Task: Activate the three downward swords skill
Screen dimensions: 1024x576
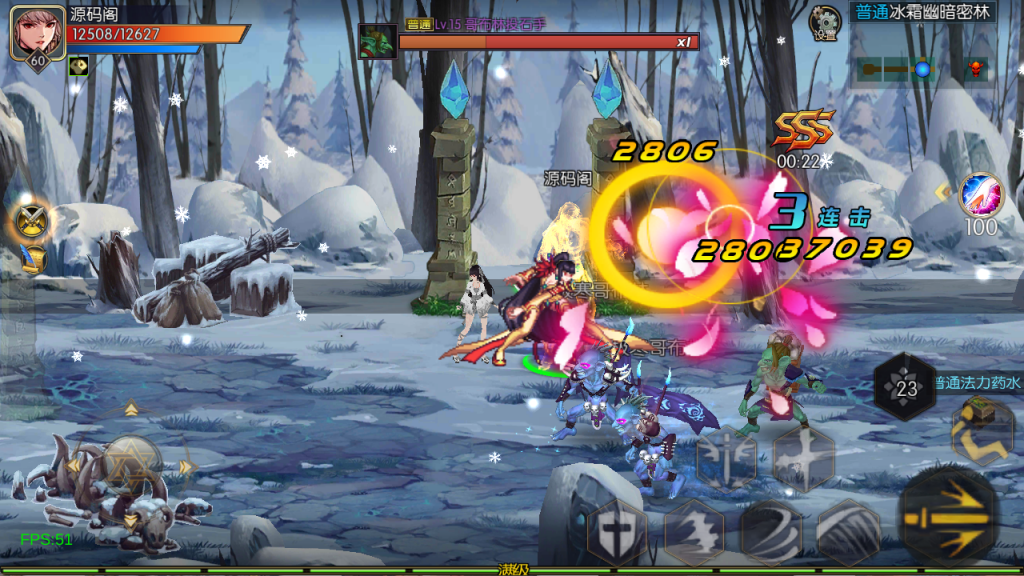Action: pos(727,460)
